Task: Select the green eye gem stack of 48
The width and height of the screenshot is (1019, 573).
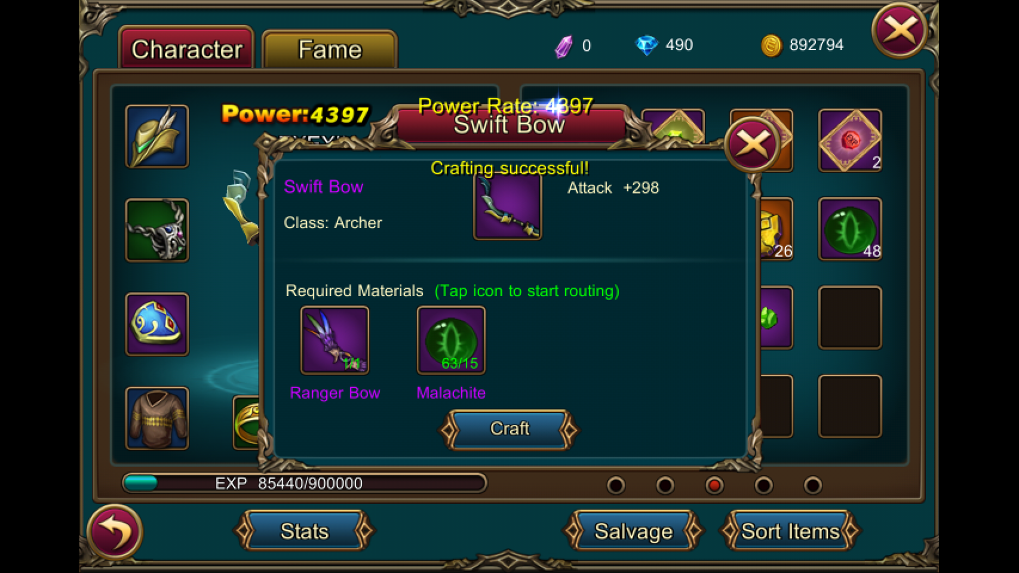Action: coord(850,229)
